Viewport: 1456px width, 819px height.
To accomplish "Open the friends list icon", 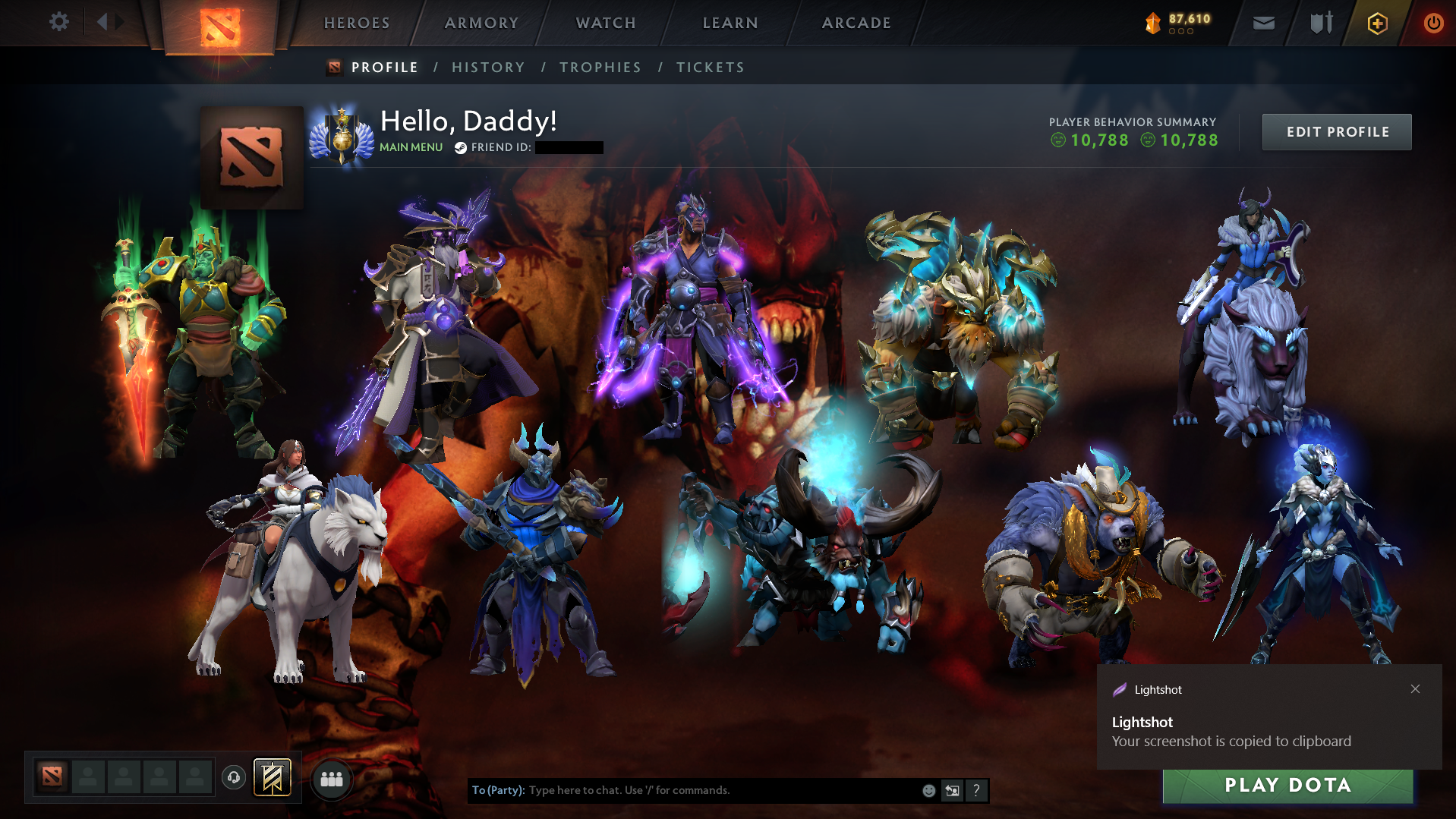I will coord(331,779).
